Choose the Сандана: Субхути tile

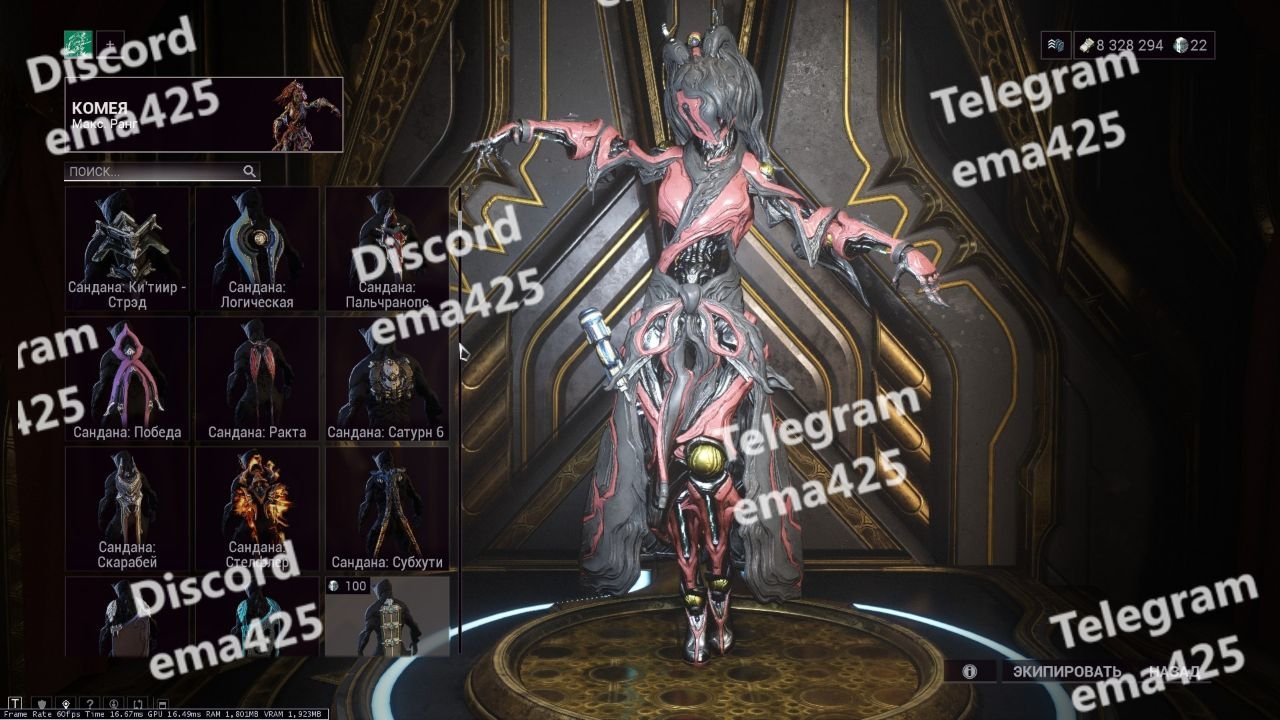pos(387,508)
